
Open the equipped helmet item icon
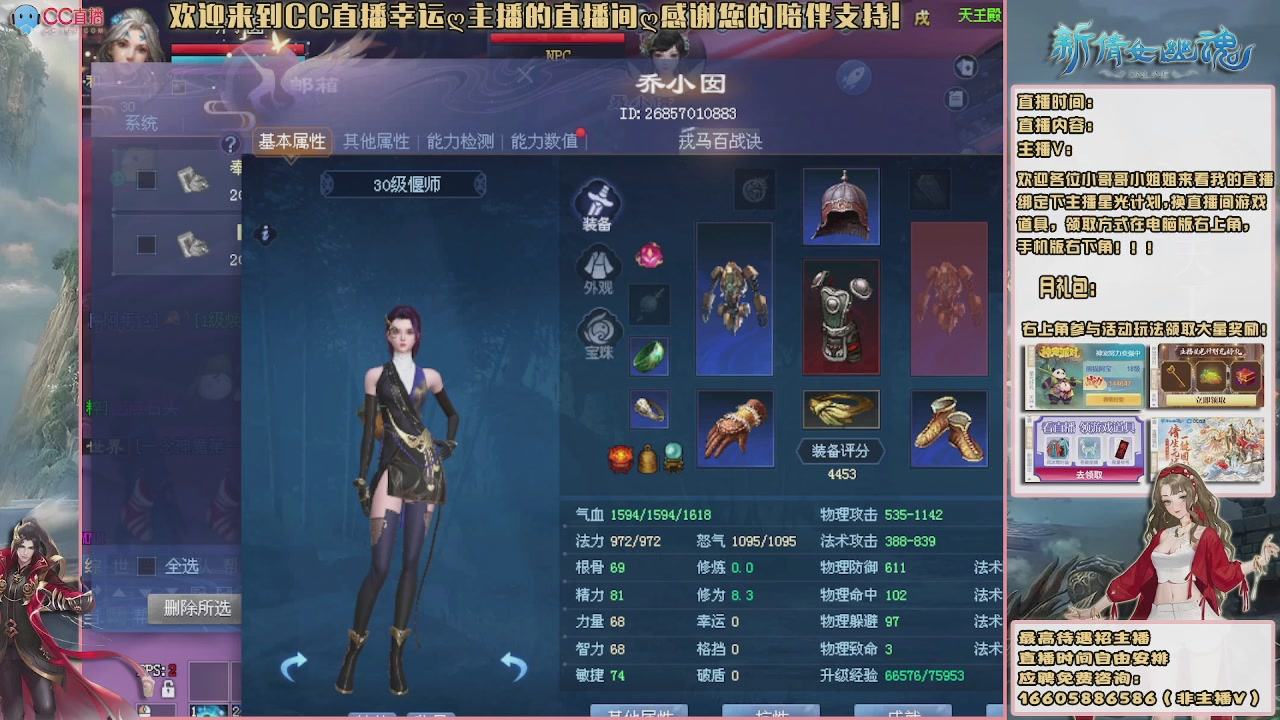pos(841,207)
